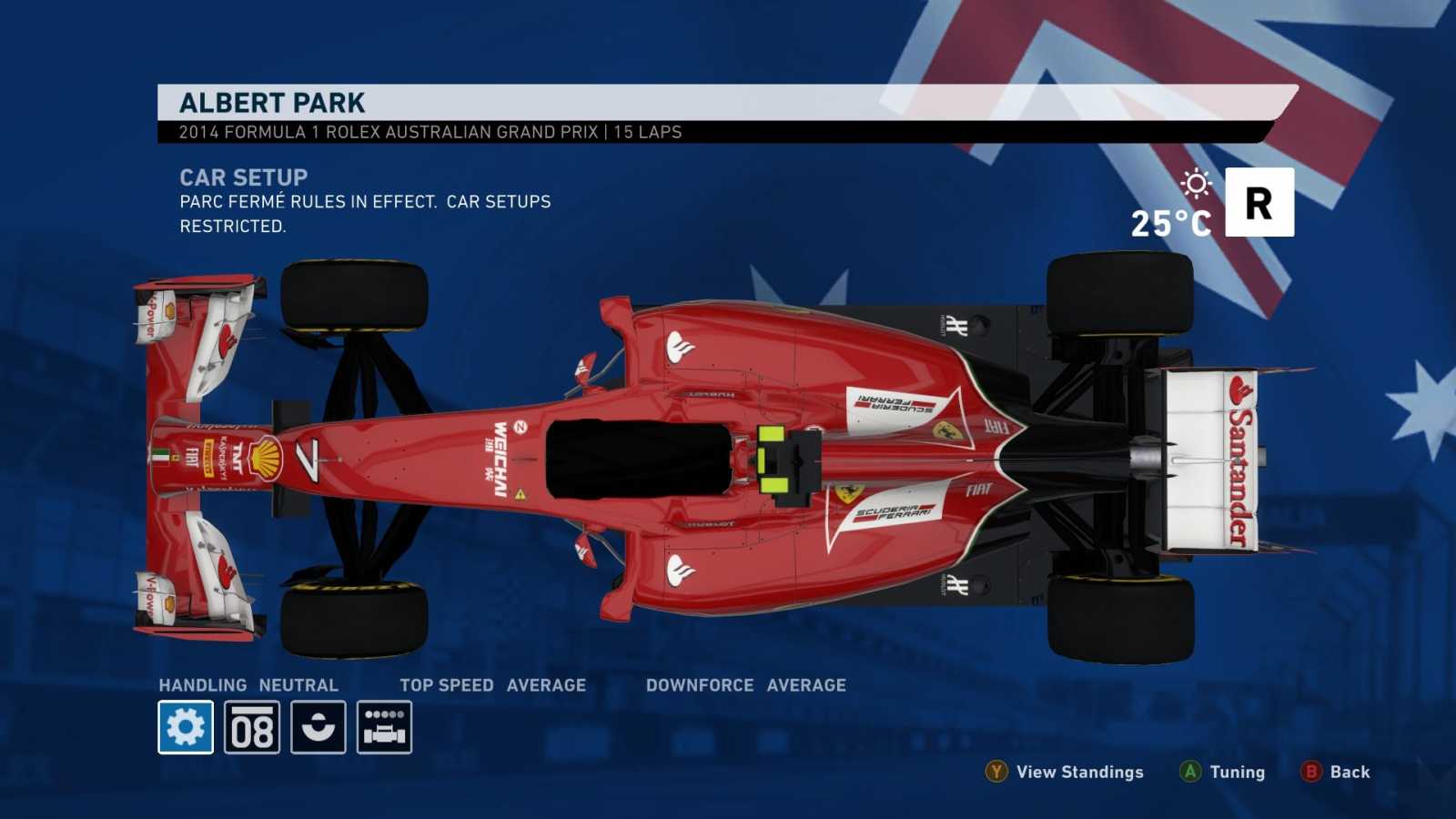Select the R tyre compound icon
This screenshot has height=819, width=1456.
[1260, 202]
